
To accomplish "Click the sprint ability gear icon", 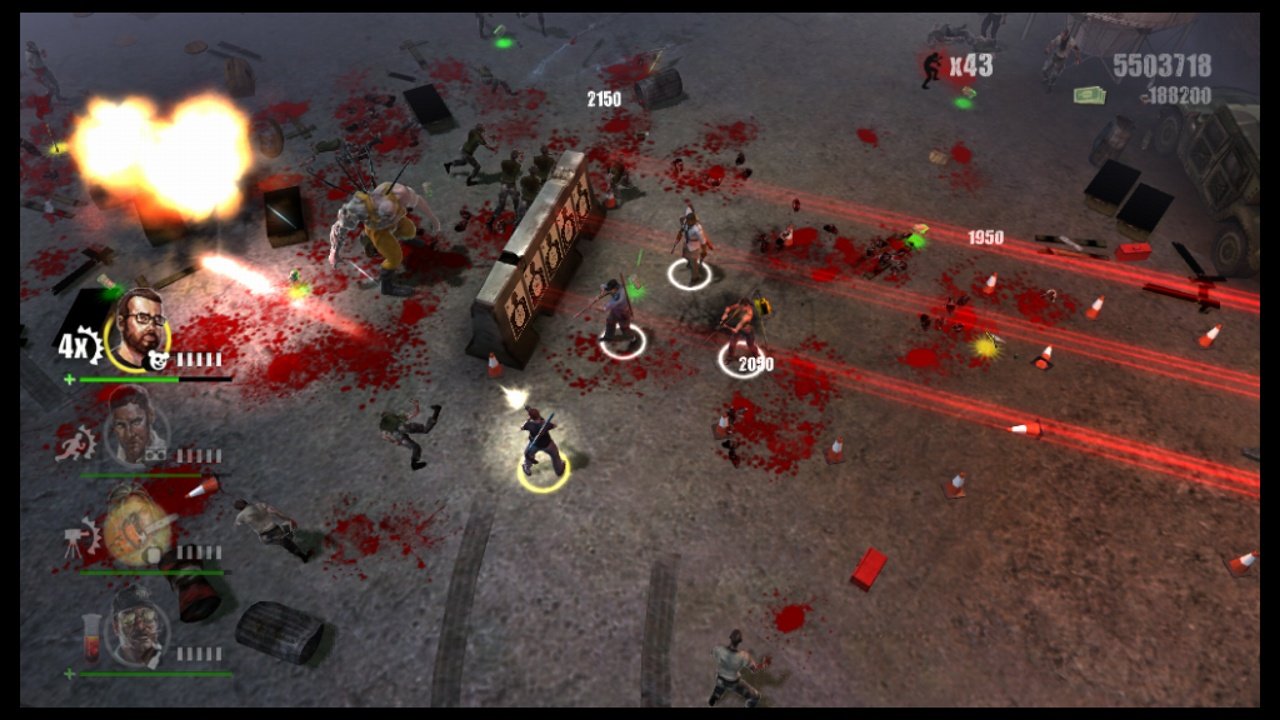I will coord(74,444).
